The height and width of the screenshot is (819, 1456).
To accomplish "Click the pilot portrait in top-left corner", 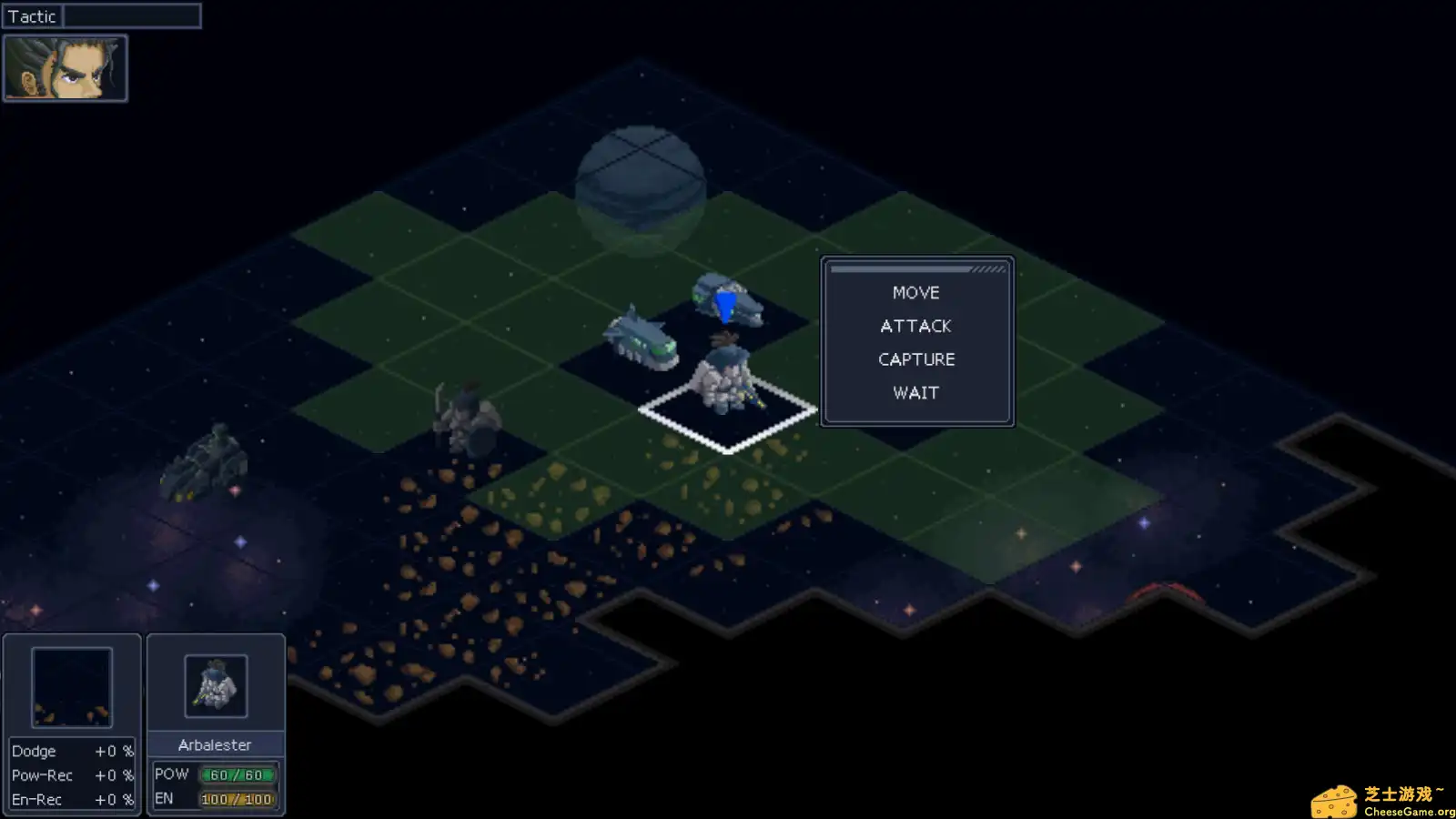I will (64, 66).
